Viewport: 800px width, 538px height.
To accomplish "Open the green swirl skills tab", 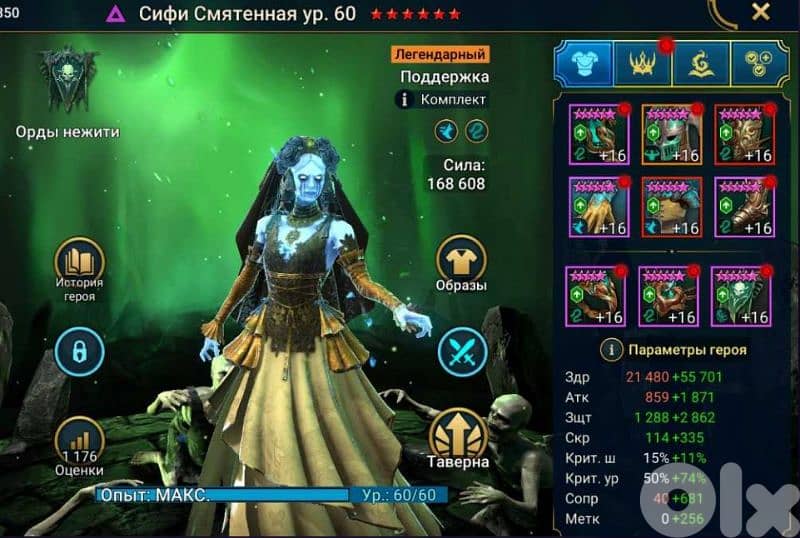I will (x=700, y=63).
